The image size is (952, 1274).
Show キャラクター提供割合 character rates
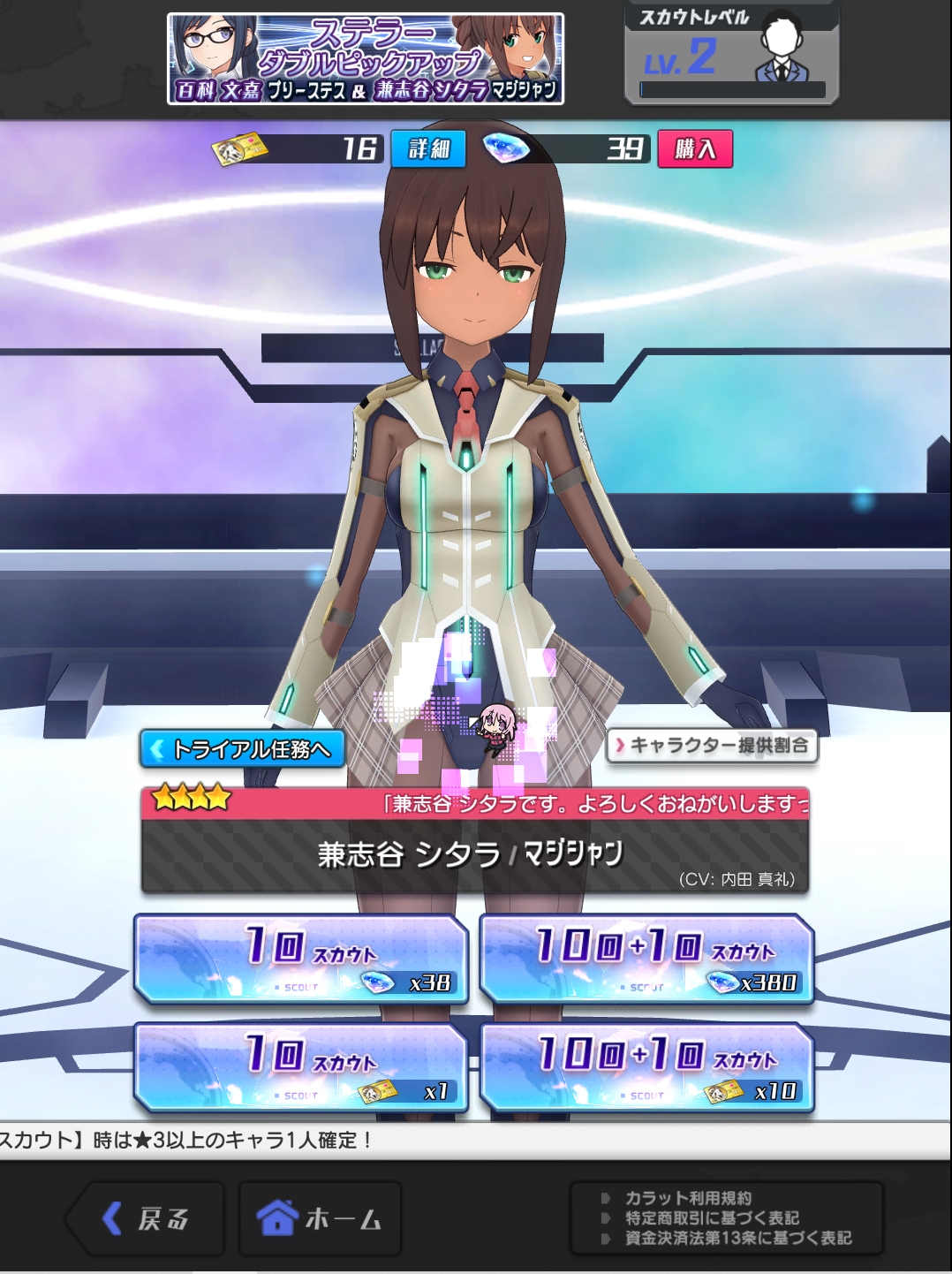[712, 746]
